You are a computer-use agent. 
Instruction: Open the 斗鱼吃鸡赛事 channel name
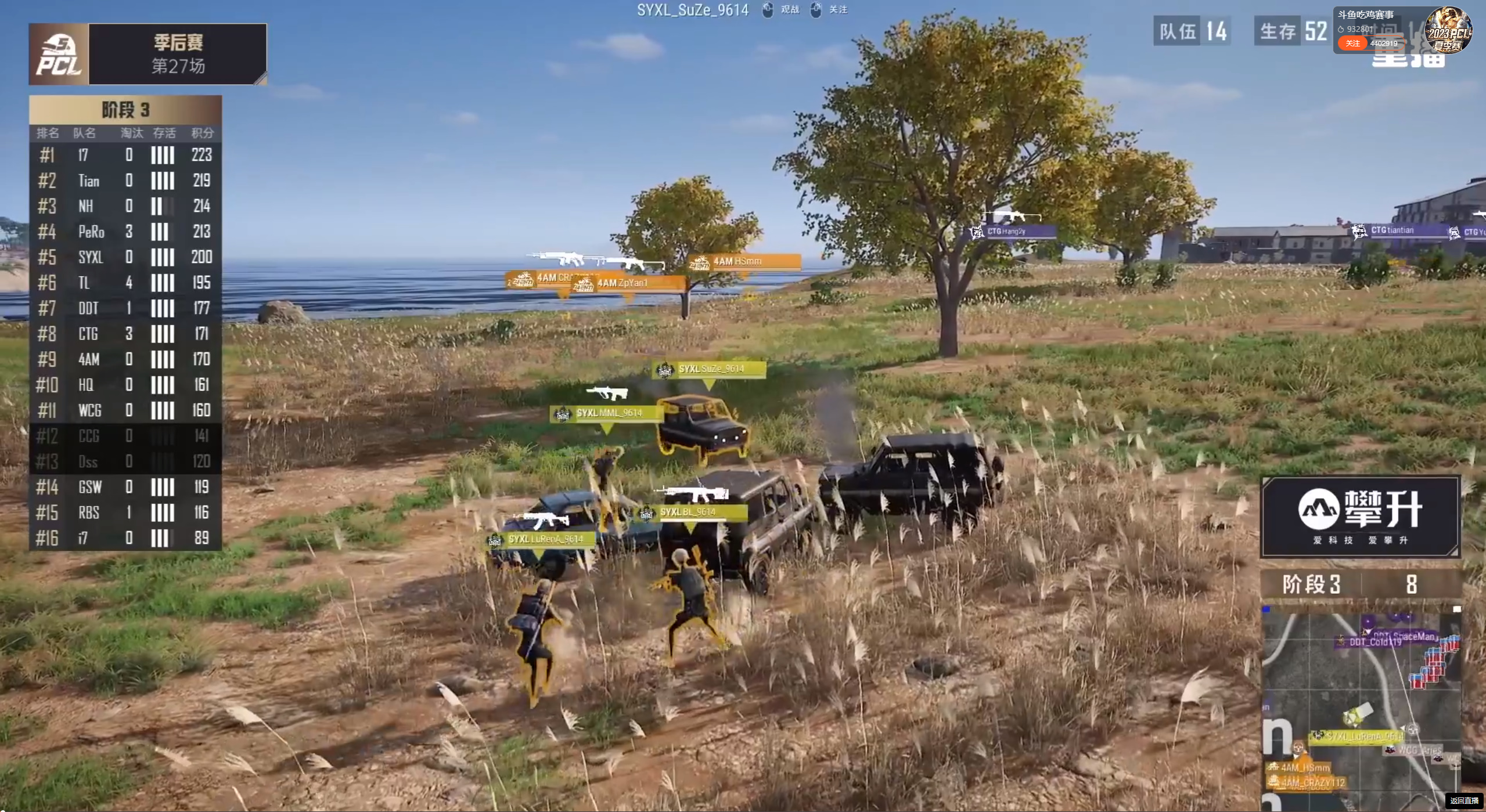pyautogui.click(x=1365, y=15)
